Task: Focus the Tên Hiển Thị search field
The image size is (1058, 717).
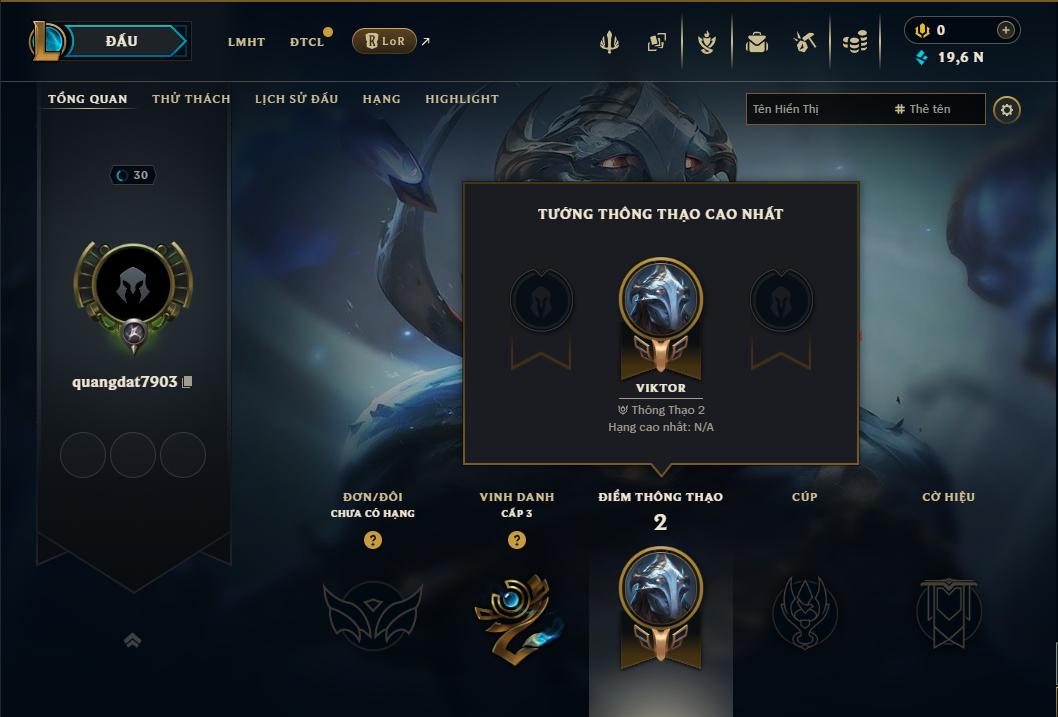Action: pyautogui.click(x=815, y=109)
